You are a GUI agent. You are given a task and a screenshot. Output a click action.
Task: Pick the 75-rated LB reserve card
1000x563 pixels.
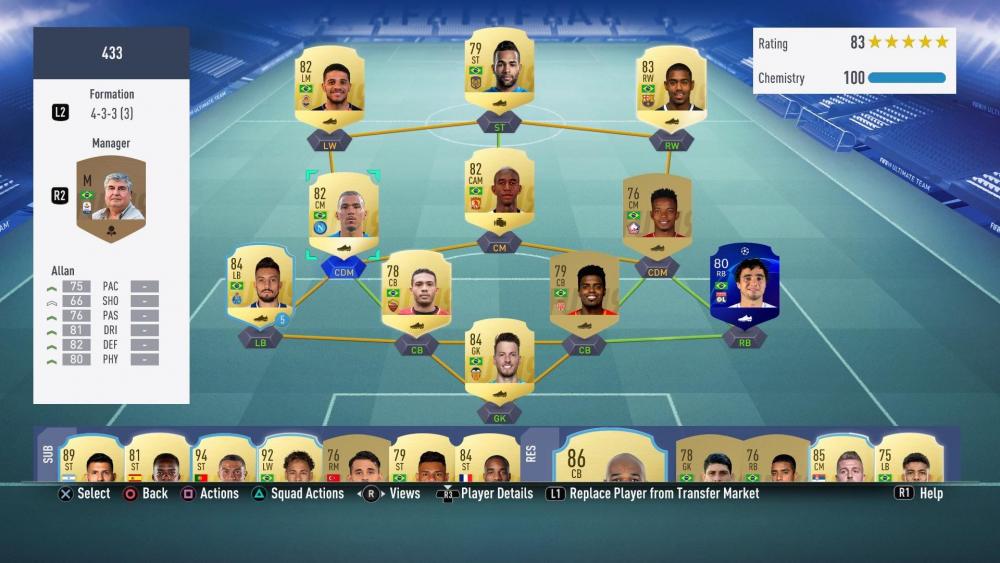906,458
